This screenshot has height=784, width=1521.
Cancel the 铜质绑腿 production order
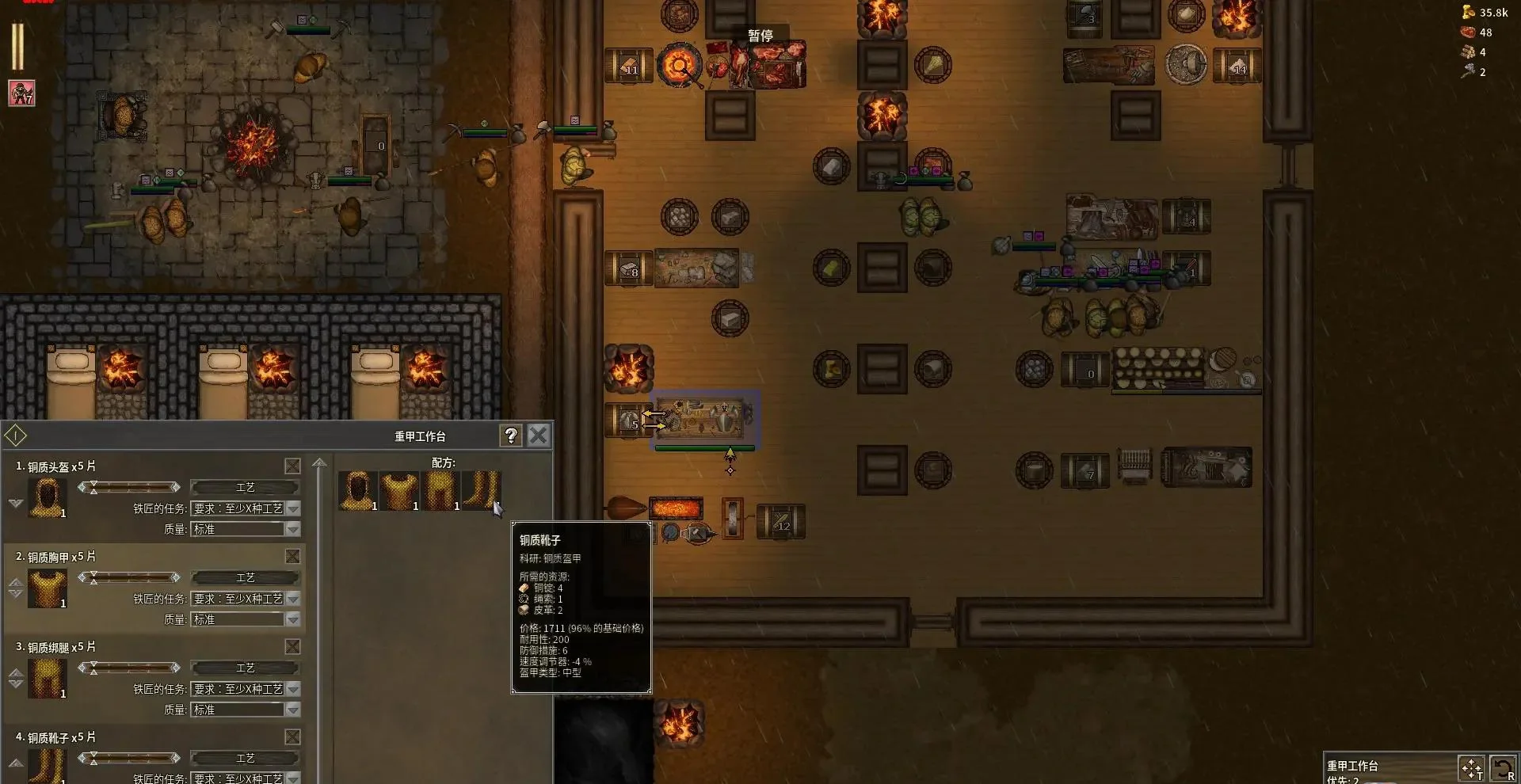pos(292,647)
